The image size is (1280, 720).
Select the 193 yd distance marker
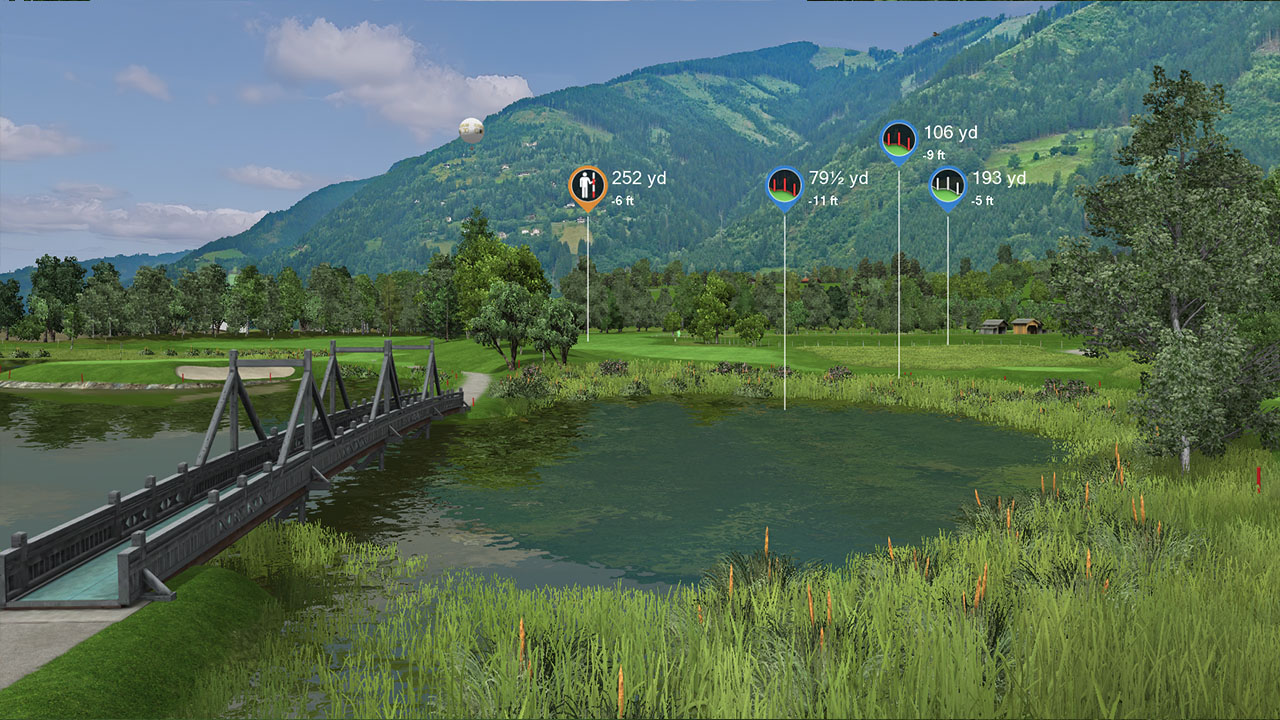[x=948, y=185]
